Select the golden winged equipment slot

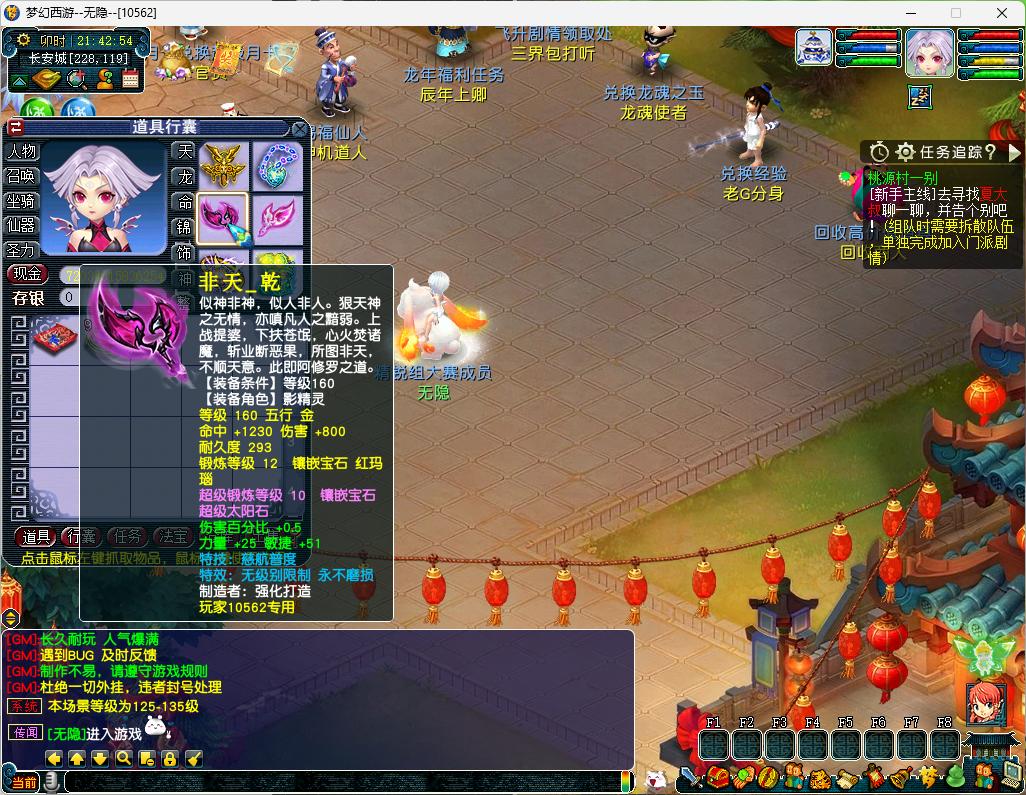click(x=222, y=165)
